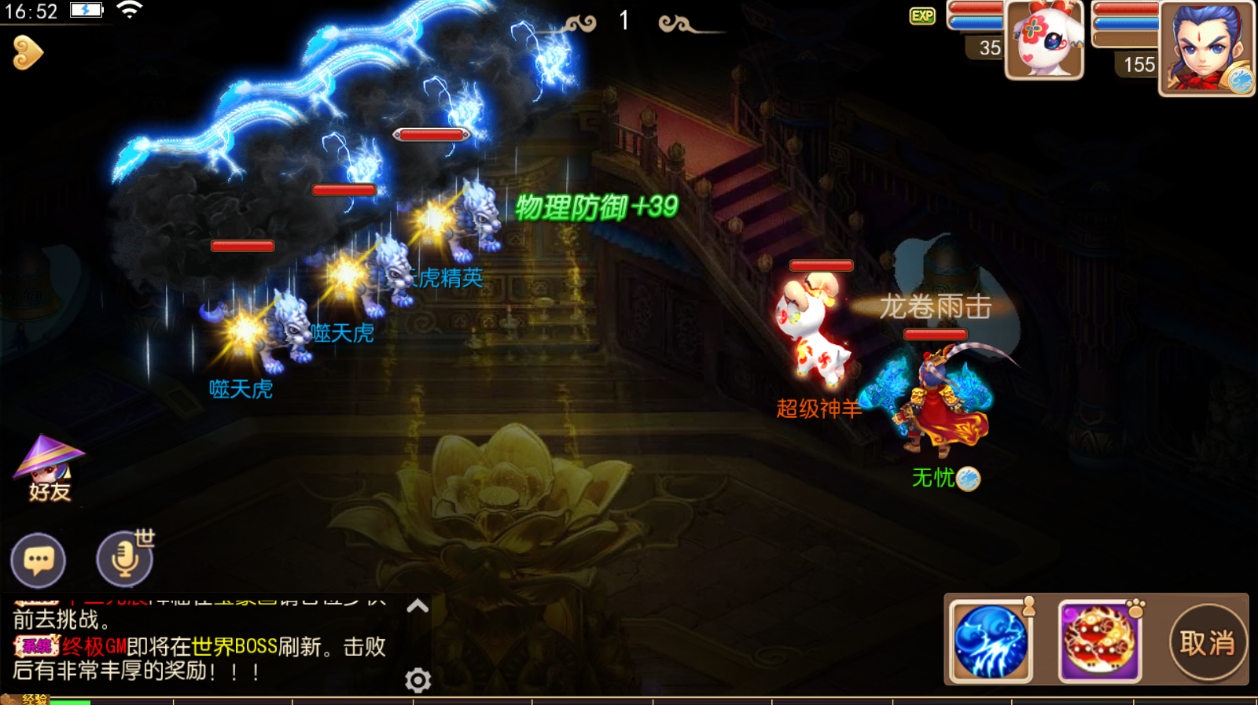This screenshot has height=705, width=1258.
Task: Open the 好友 friends list
Action: (49, 468)
